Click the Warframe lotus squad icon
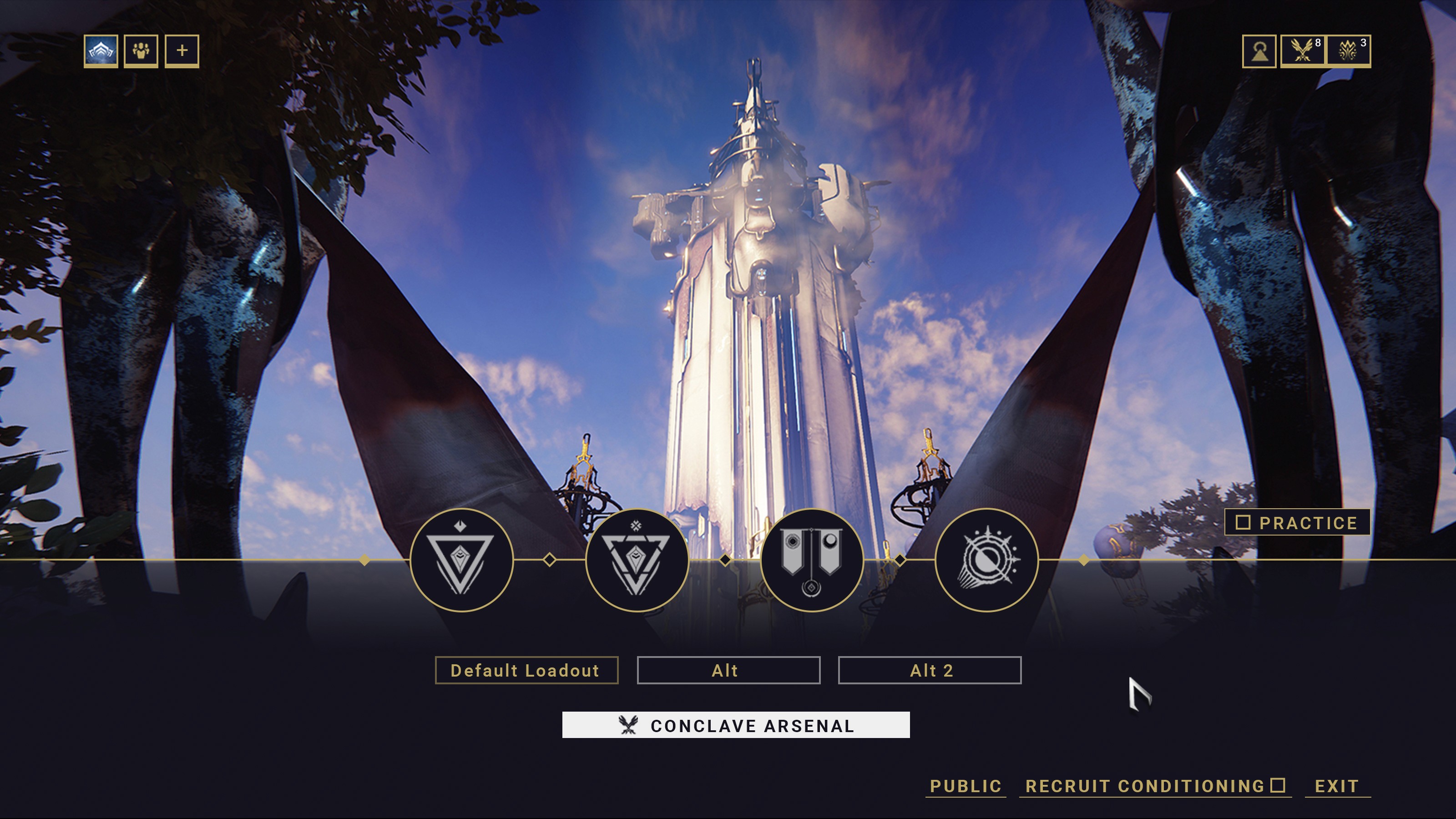This screenshot has width=1456, height=819. click(101, 51)
